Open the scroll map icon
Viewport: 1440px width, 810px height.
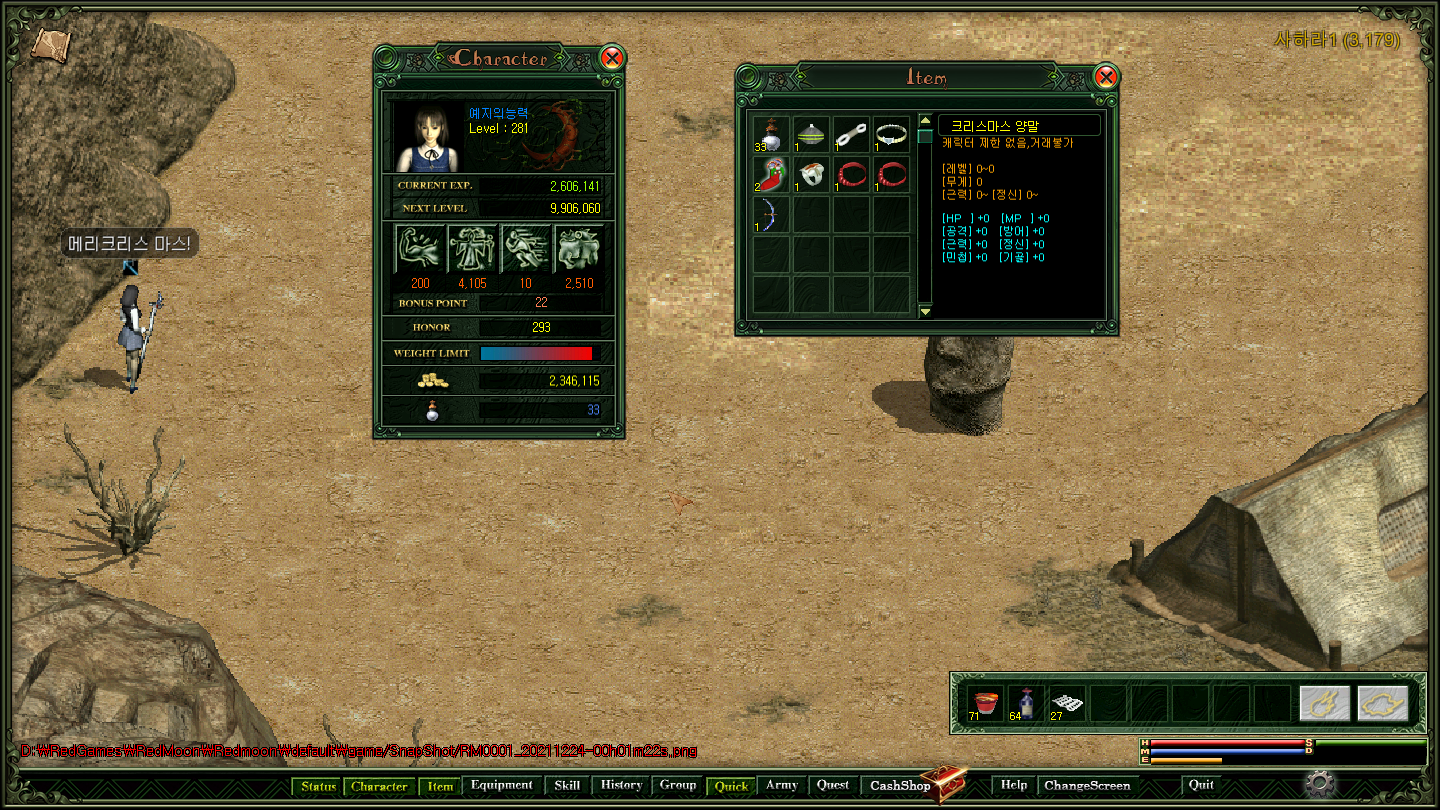[49, 43]
